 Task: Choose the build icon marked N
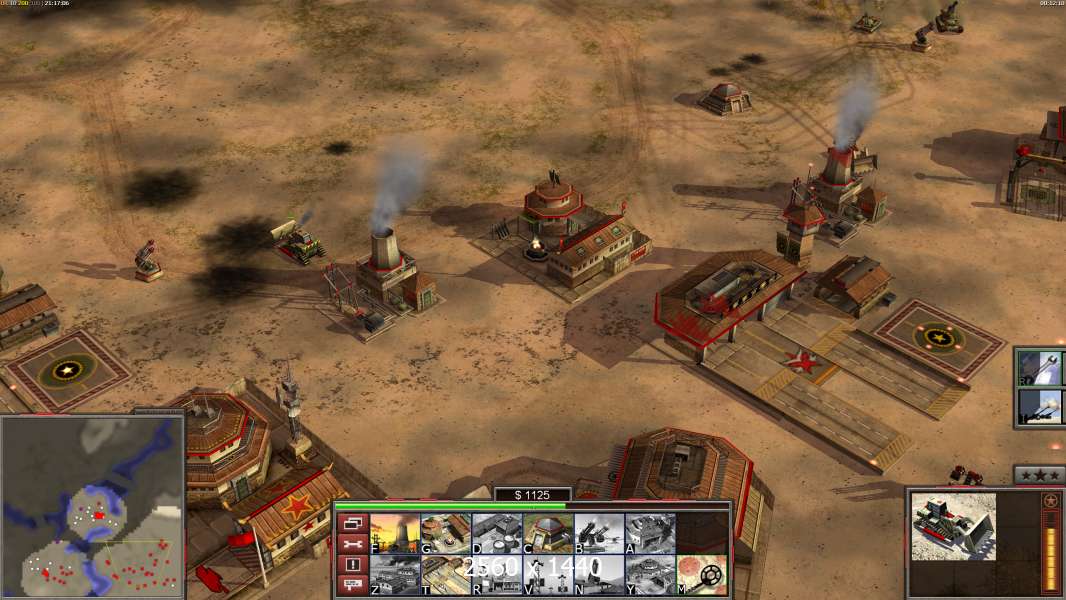tap(599, 575)
